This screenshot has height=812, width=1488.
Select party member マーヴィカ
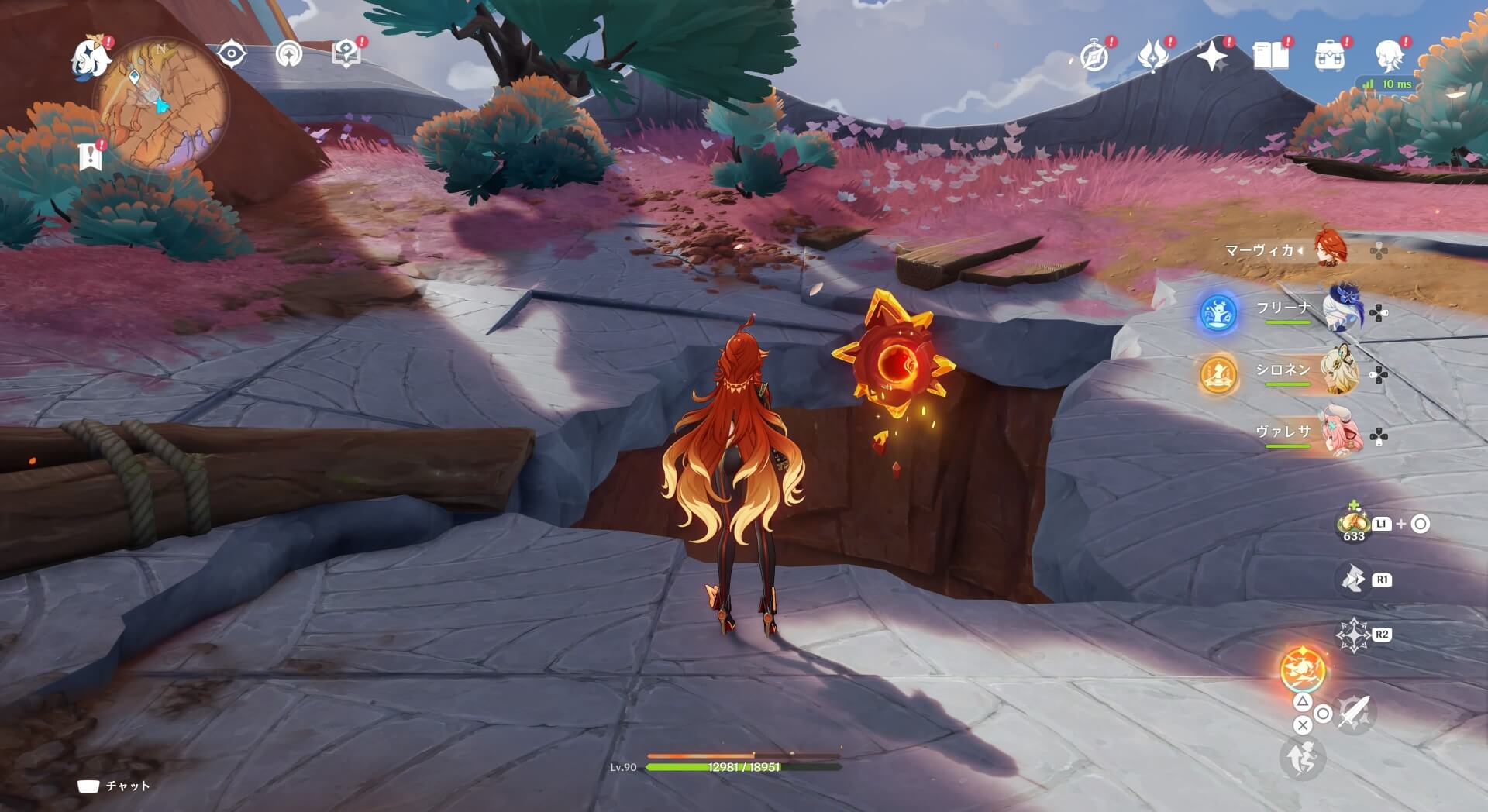point(1331,249)
